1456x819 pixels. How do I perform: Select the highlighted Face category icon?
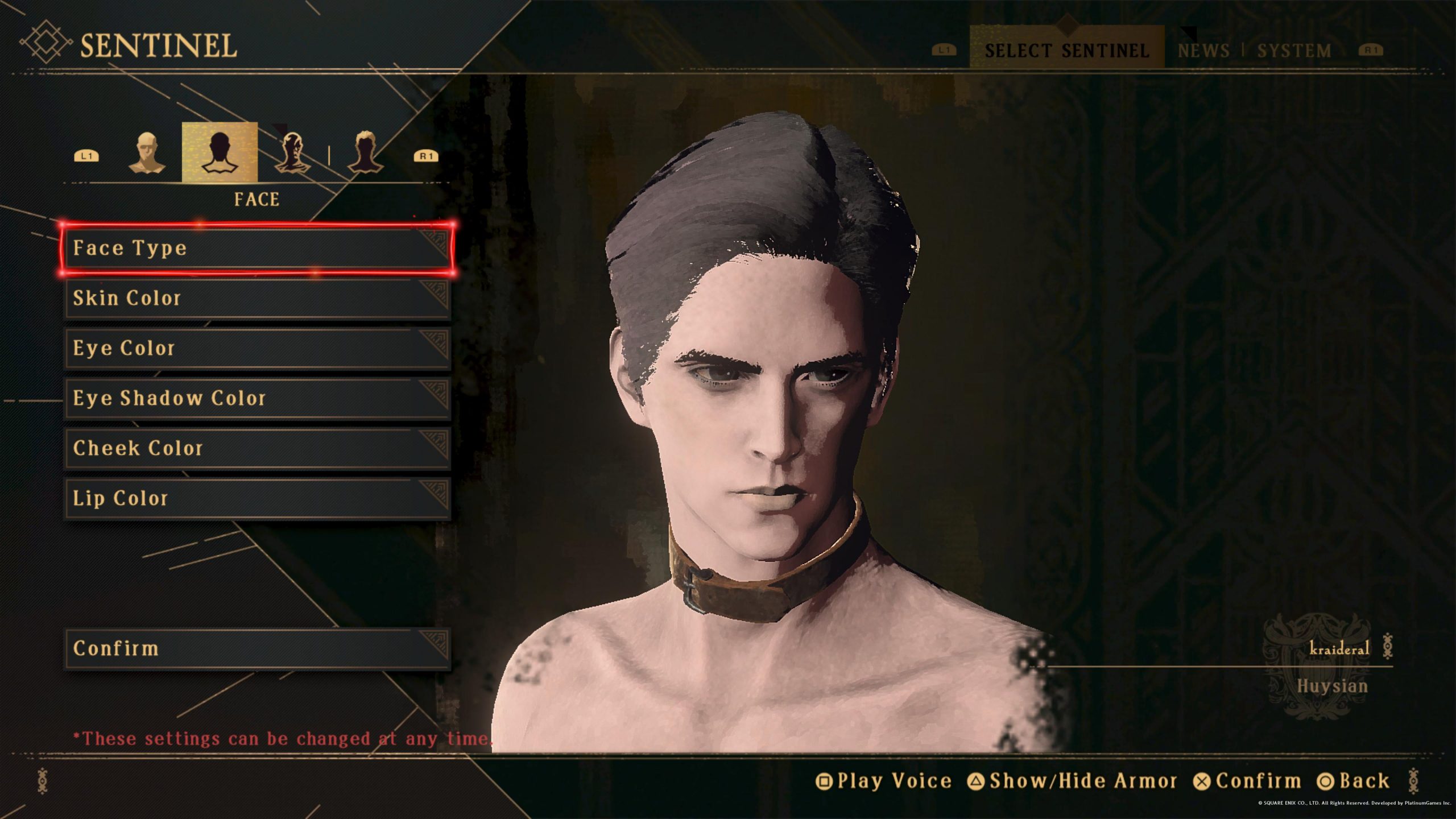point(219,154)
